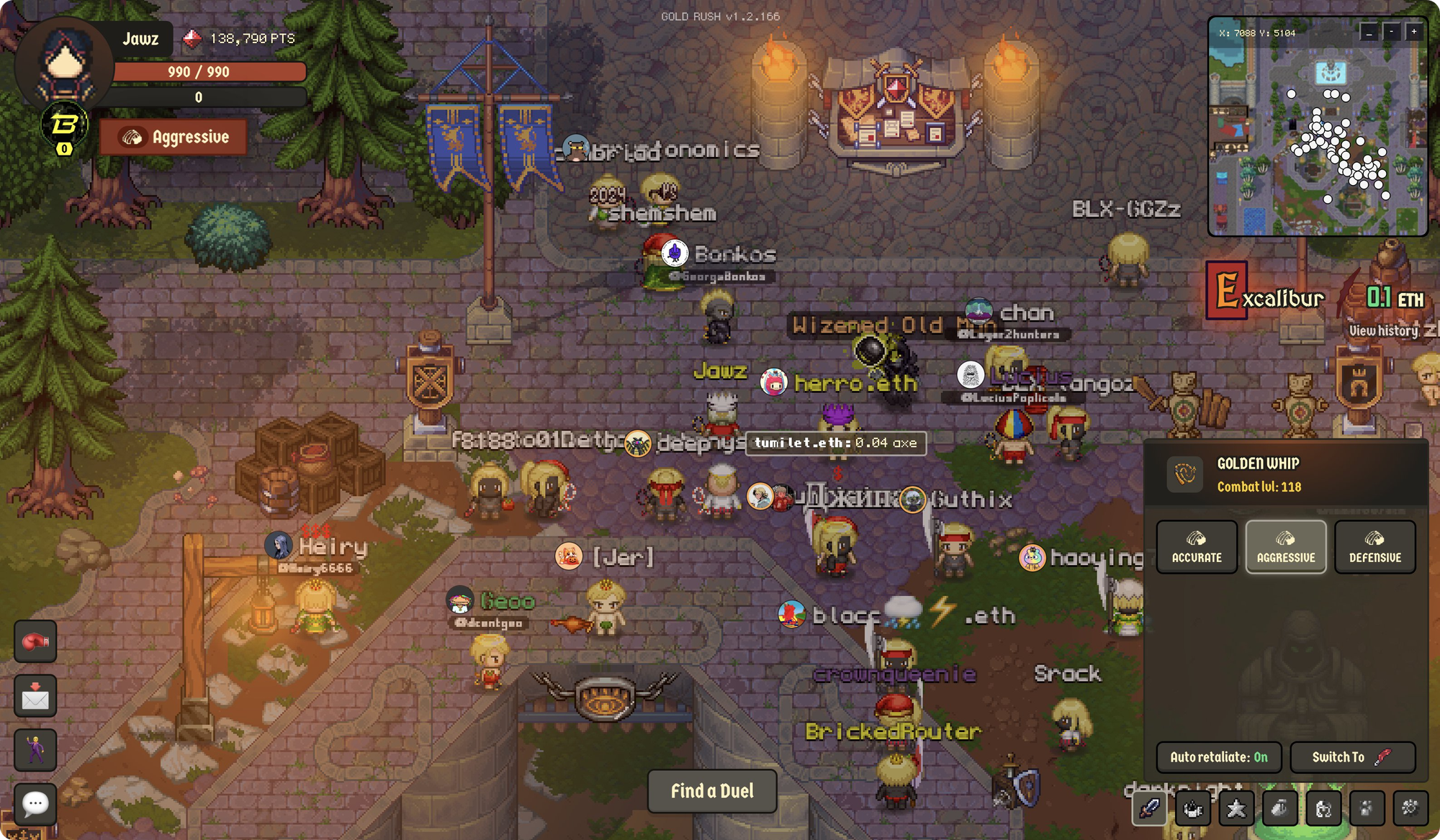Screen dimensions: 1440x840
Task: Click View history under Excalibur banner
Action: (1384, 330)
